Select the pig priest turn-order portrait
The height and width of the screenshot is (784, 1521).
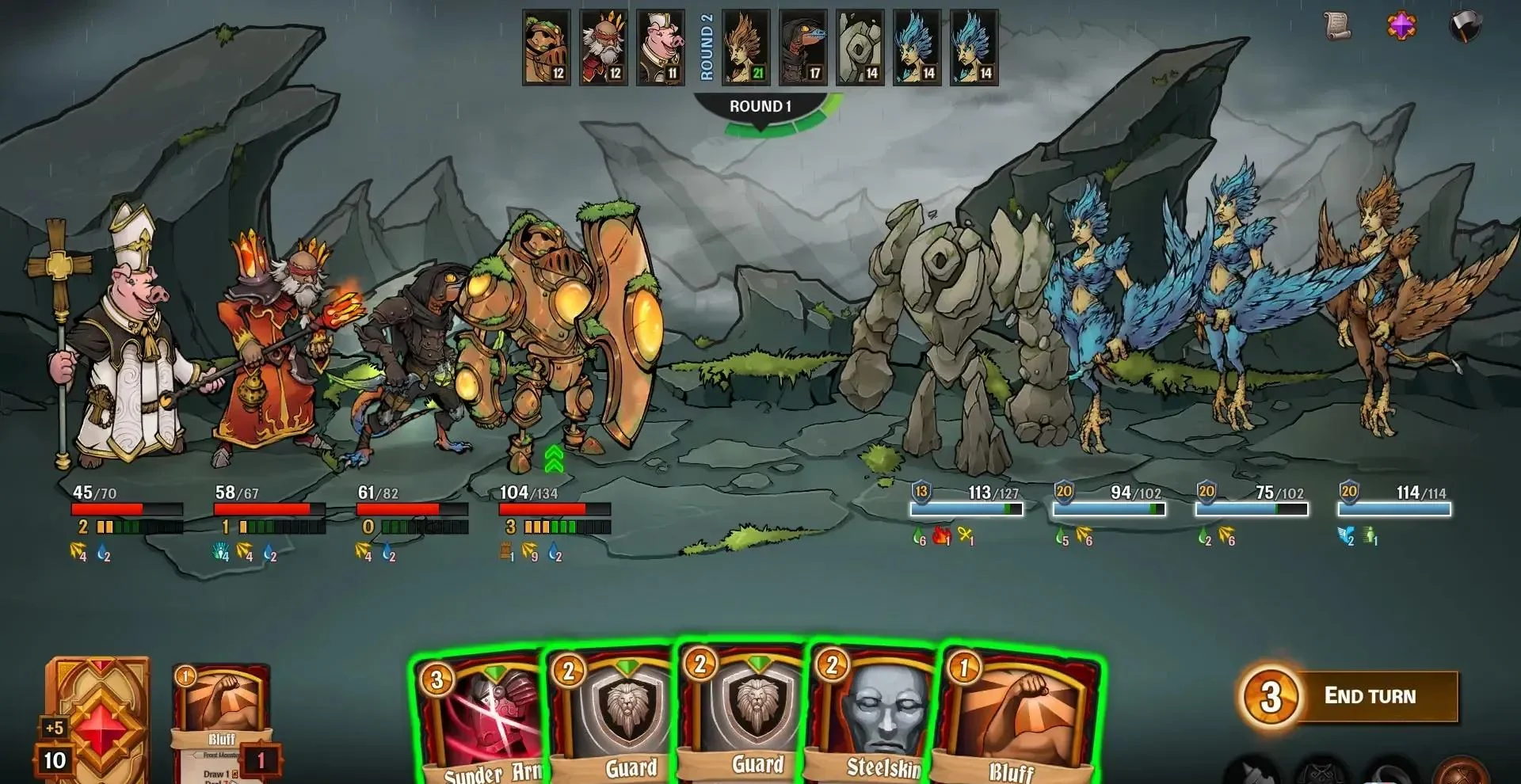[661, 48]
